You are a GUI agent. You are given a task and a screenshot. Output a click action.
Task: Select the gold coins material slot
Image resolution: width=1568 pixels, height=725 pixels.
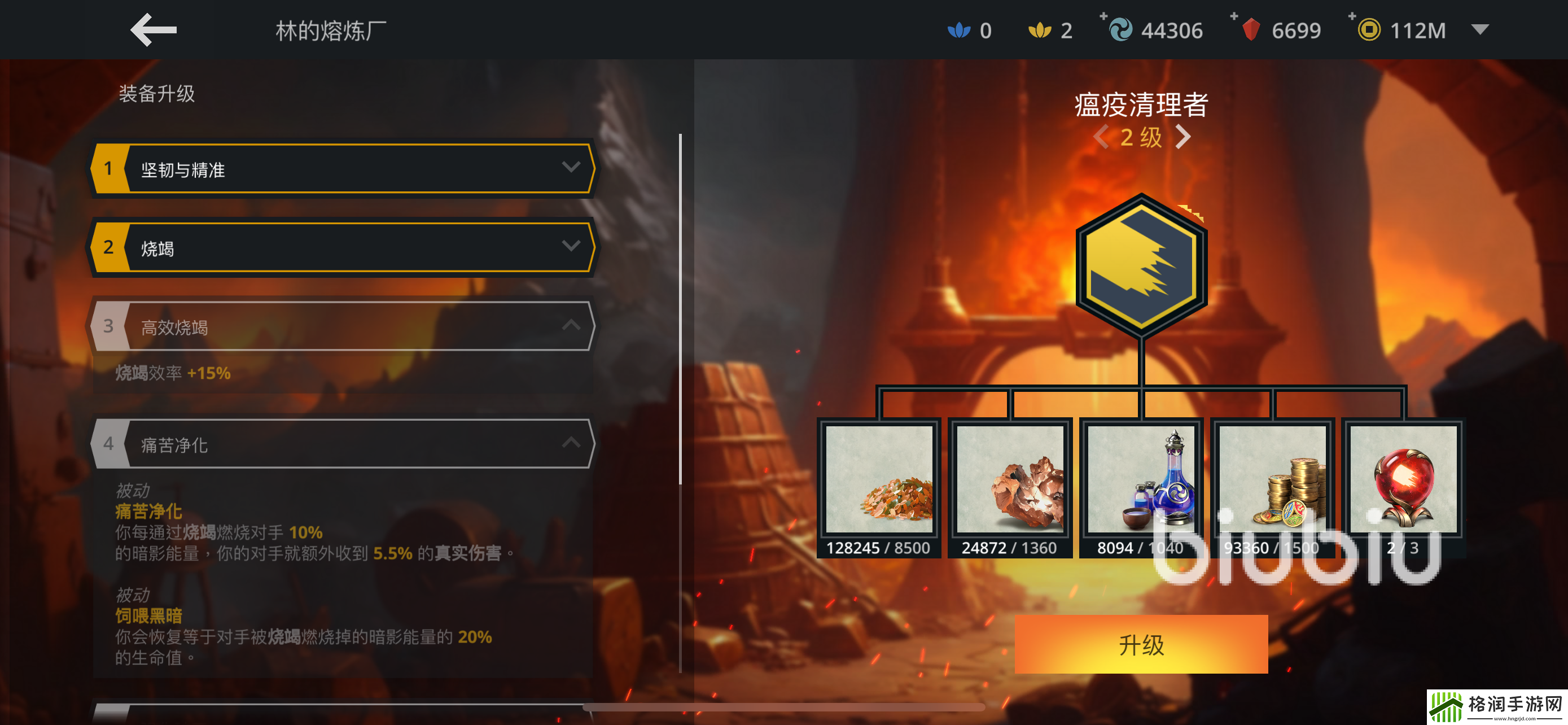coord(1272,480)
